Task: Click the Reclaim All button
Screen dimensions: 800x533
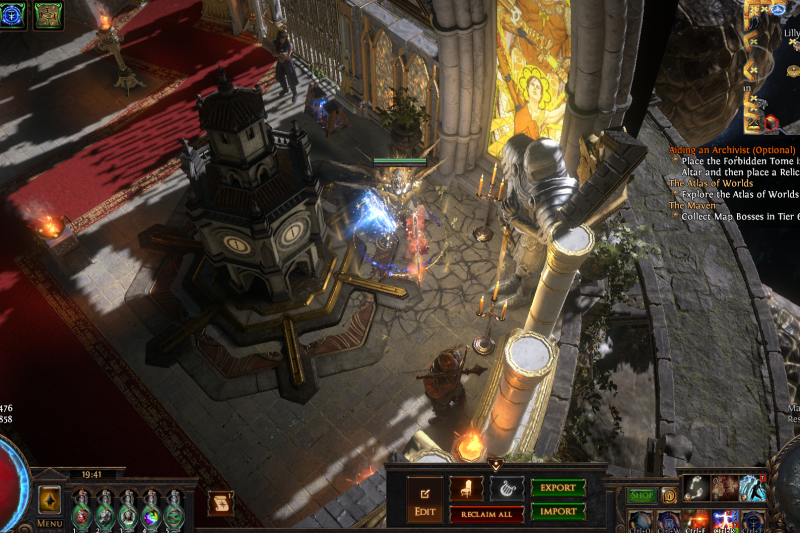Action: tap(486, 514)
